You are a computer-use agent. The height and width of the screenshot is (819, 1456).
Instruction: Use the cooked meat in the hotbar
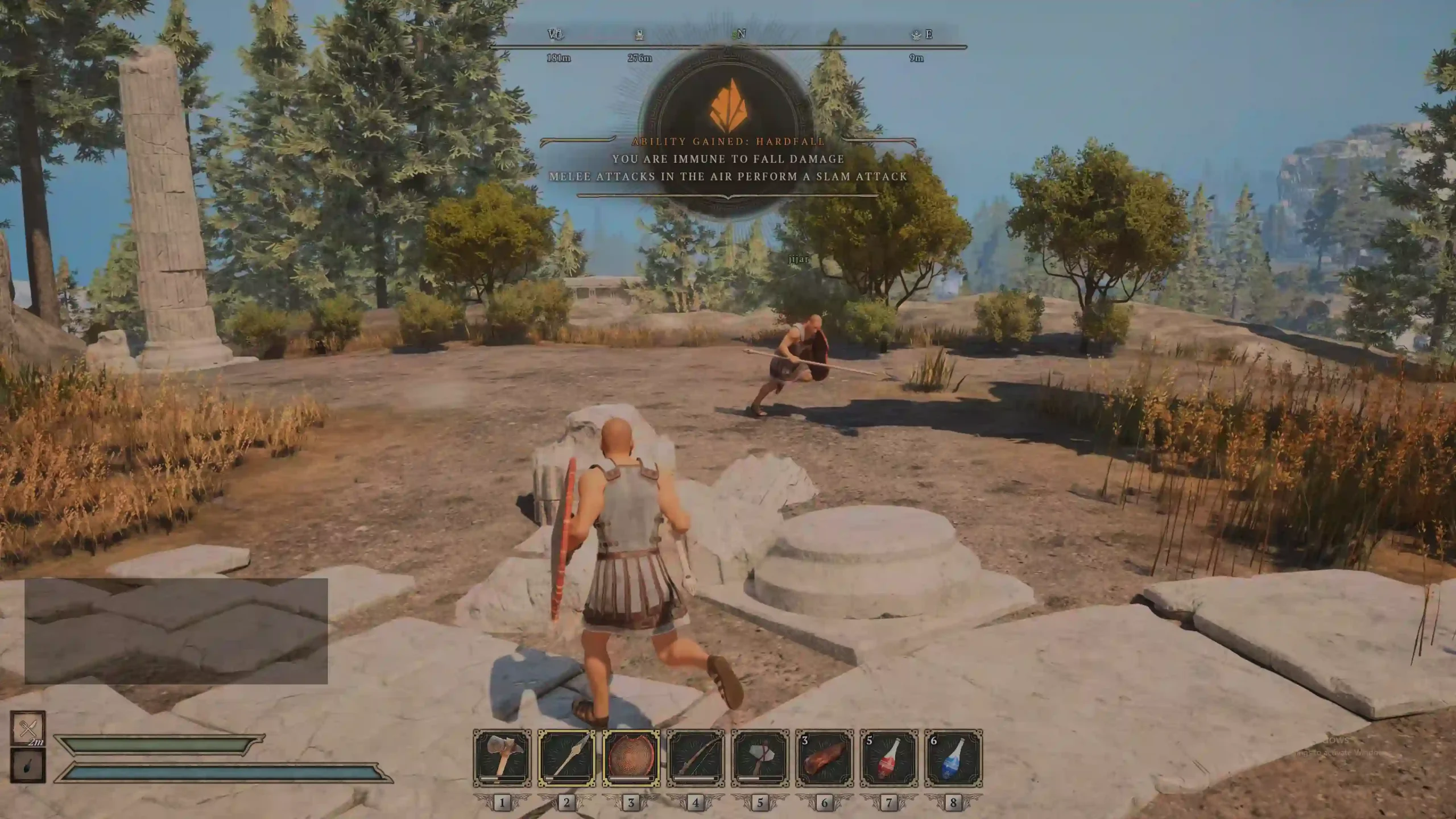[824, 758]
